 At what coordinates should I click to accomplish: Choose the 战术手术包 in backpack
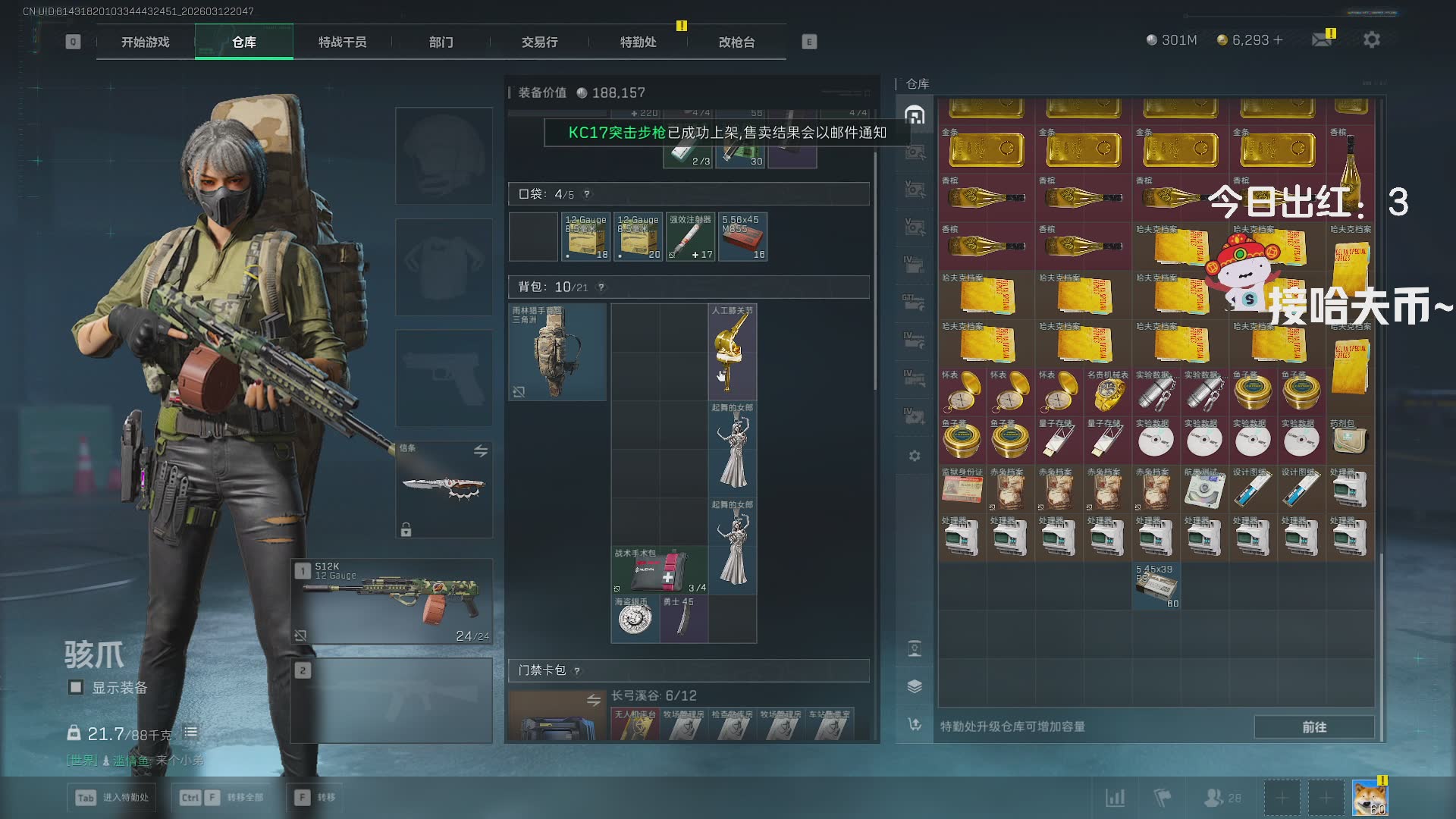pos(659,571)
